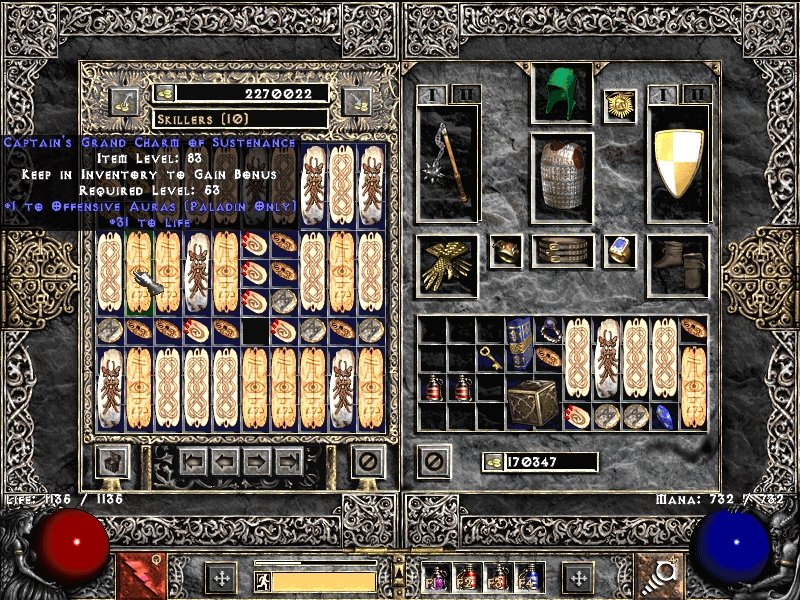Select the equipped amulet slot

tap(620, 106)
